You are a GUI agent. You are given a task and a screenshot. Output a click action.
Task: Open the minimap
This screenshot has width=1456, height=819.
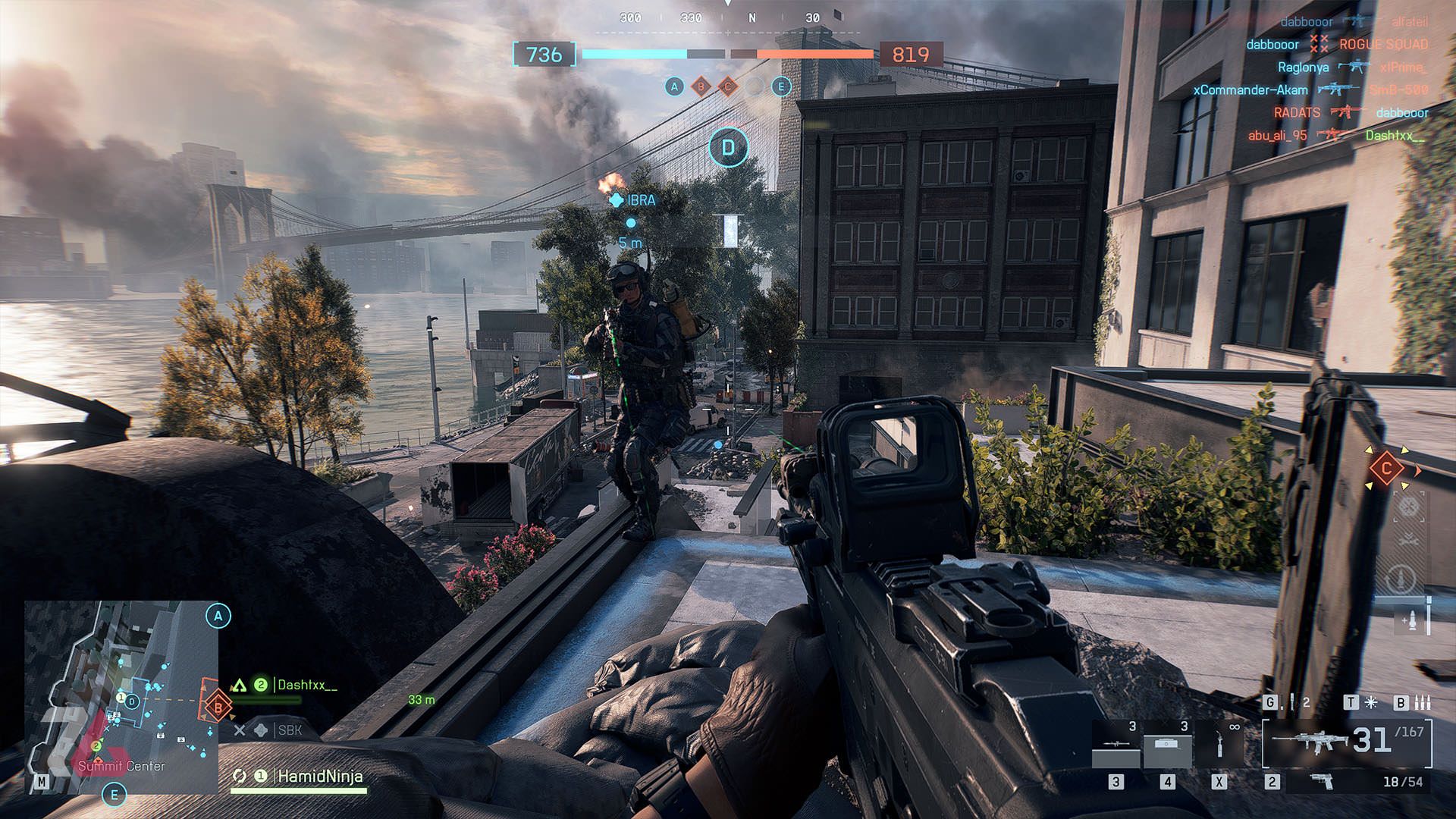(x=121, y=696)
